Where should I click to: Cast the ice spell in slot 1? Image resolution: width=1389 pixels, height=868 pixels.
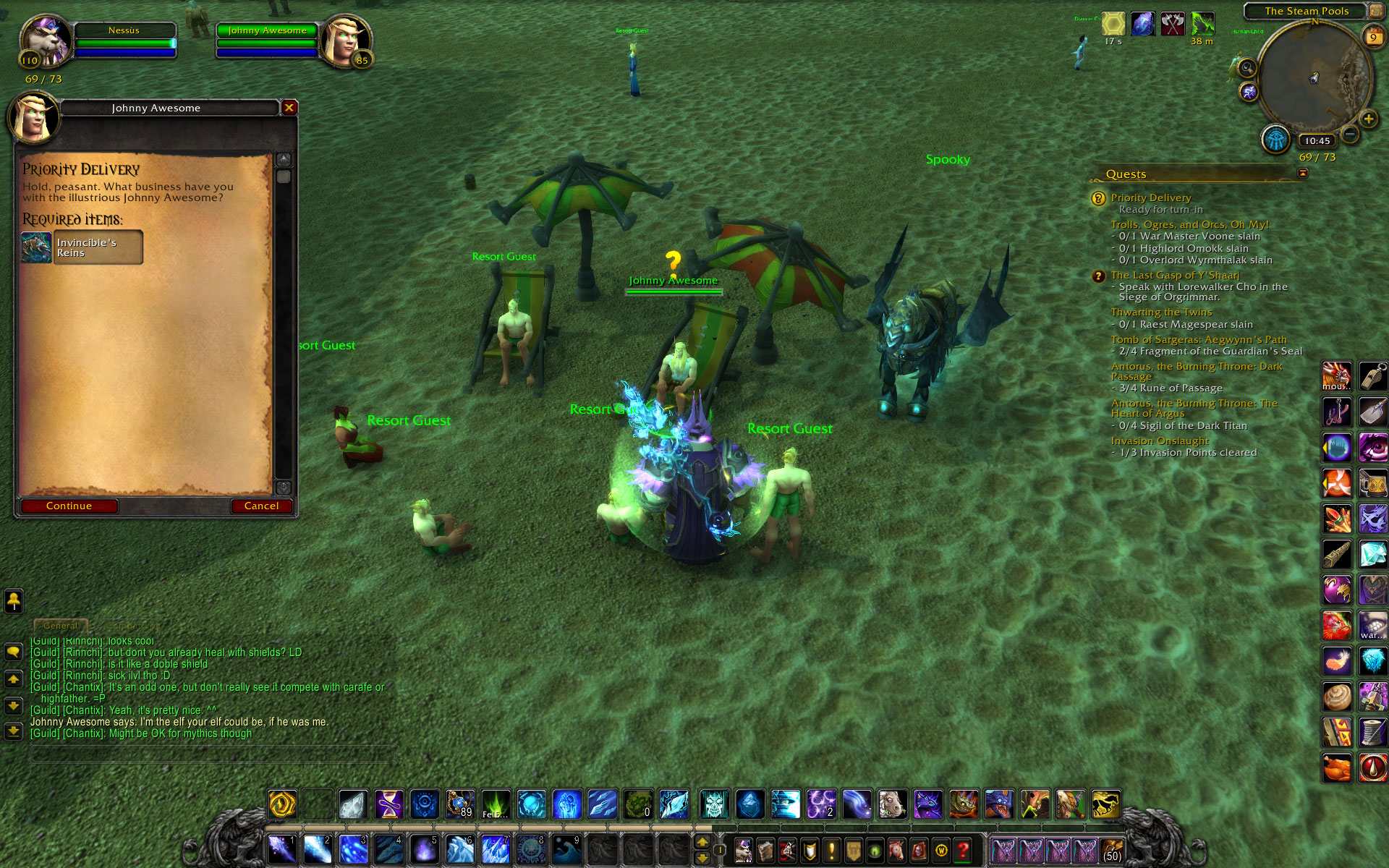[x=281, y=849]
